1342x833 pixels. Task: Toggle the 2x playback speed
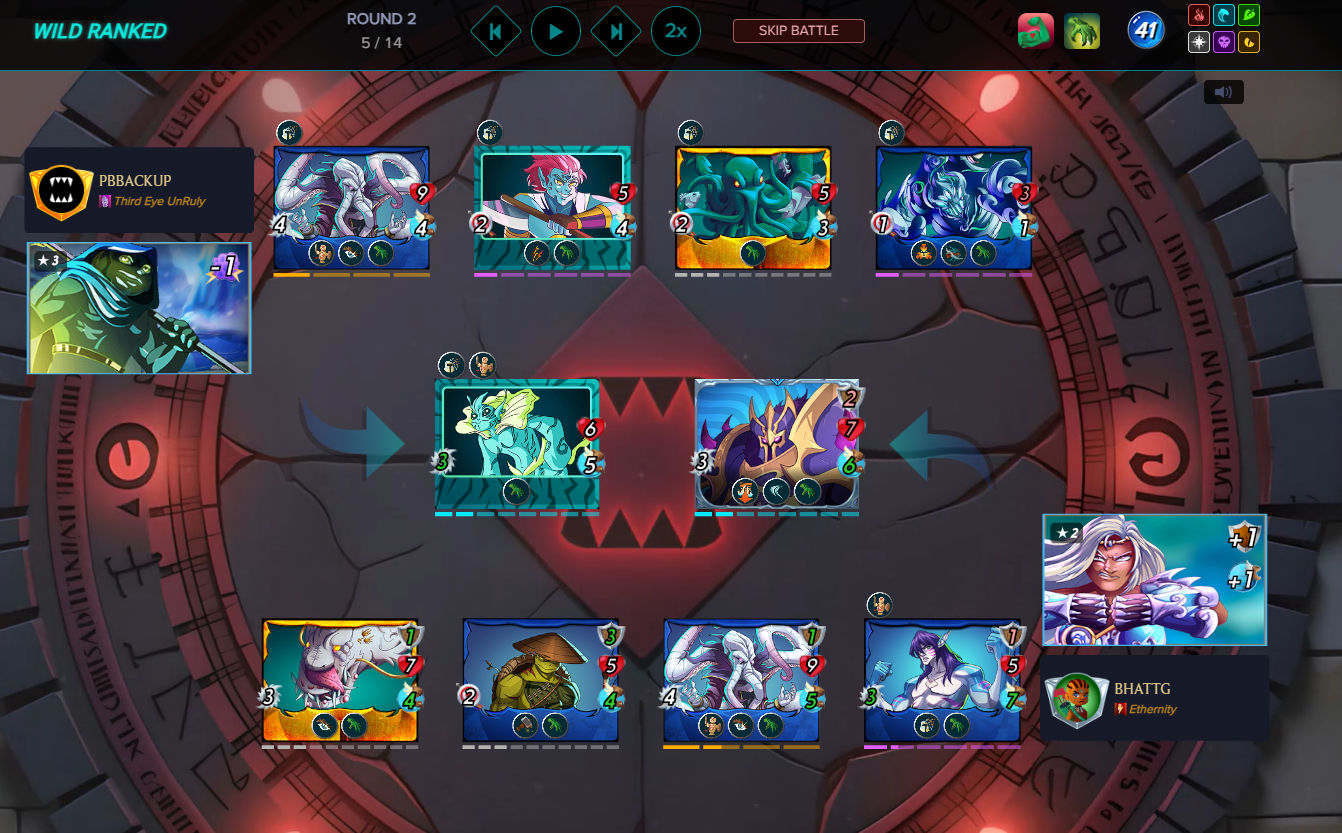tap(676, 32)
